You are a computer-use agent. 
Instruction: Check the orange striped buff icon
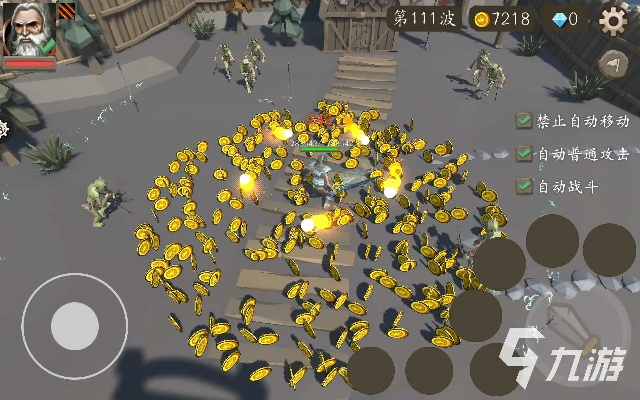pyautogui.click(x=67, y=11)
